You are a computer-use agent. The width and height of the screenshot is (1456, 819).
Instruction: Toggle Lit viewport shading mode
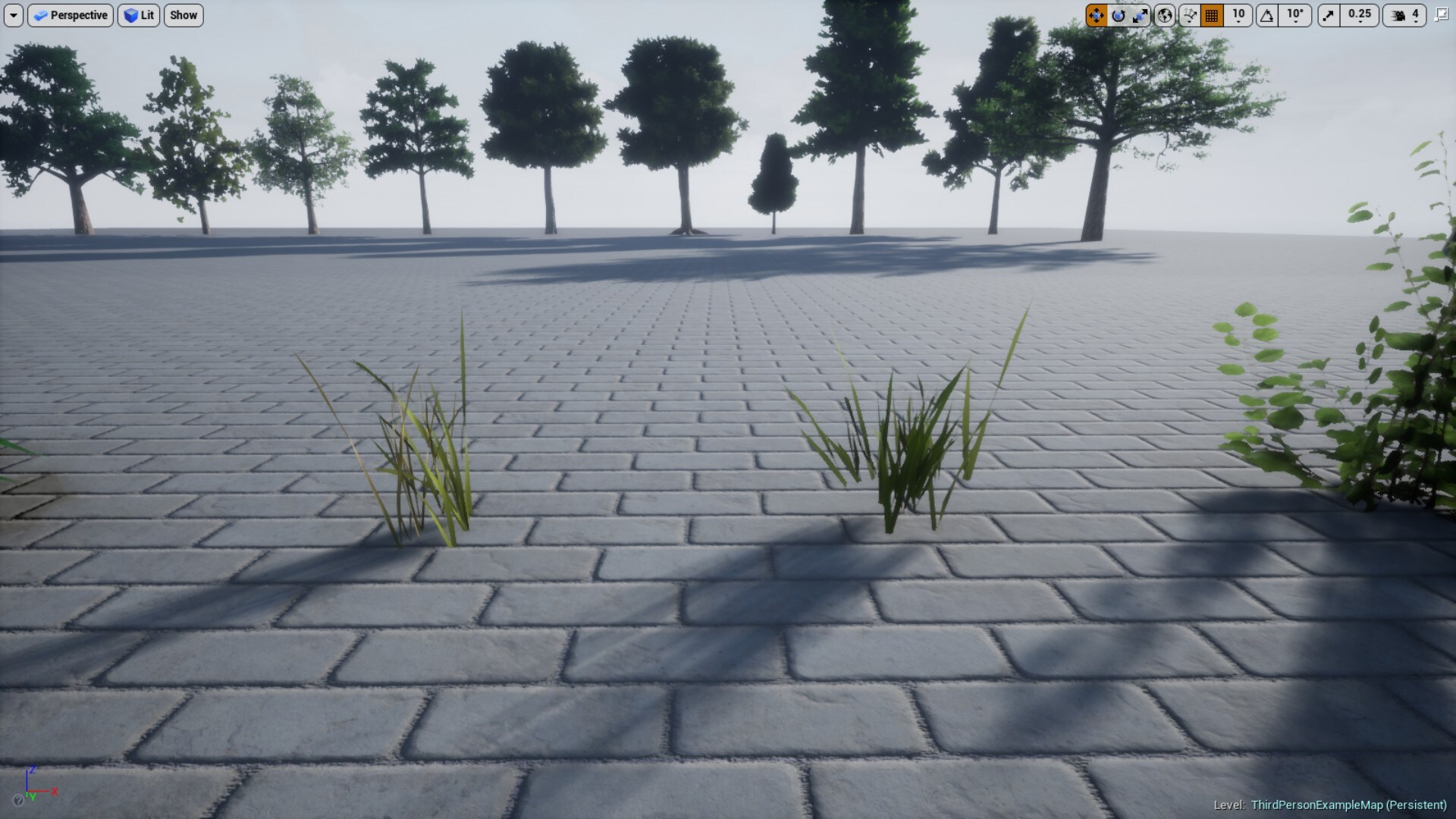pyautogui.click(x=139, y=15)
